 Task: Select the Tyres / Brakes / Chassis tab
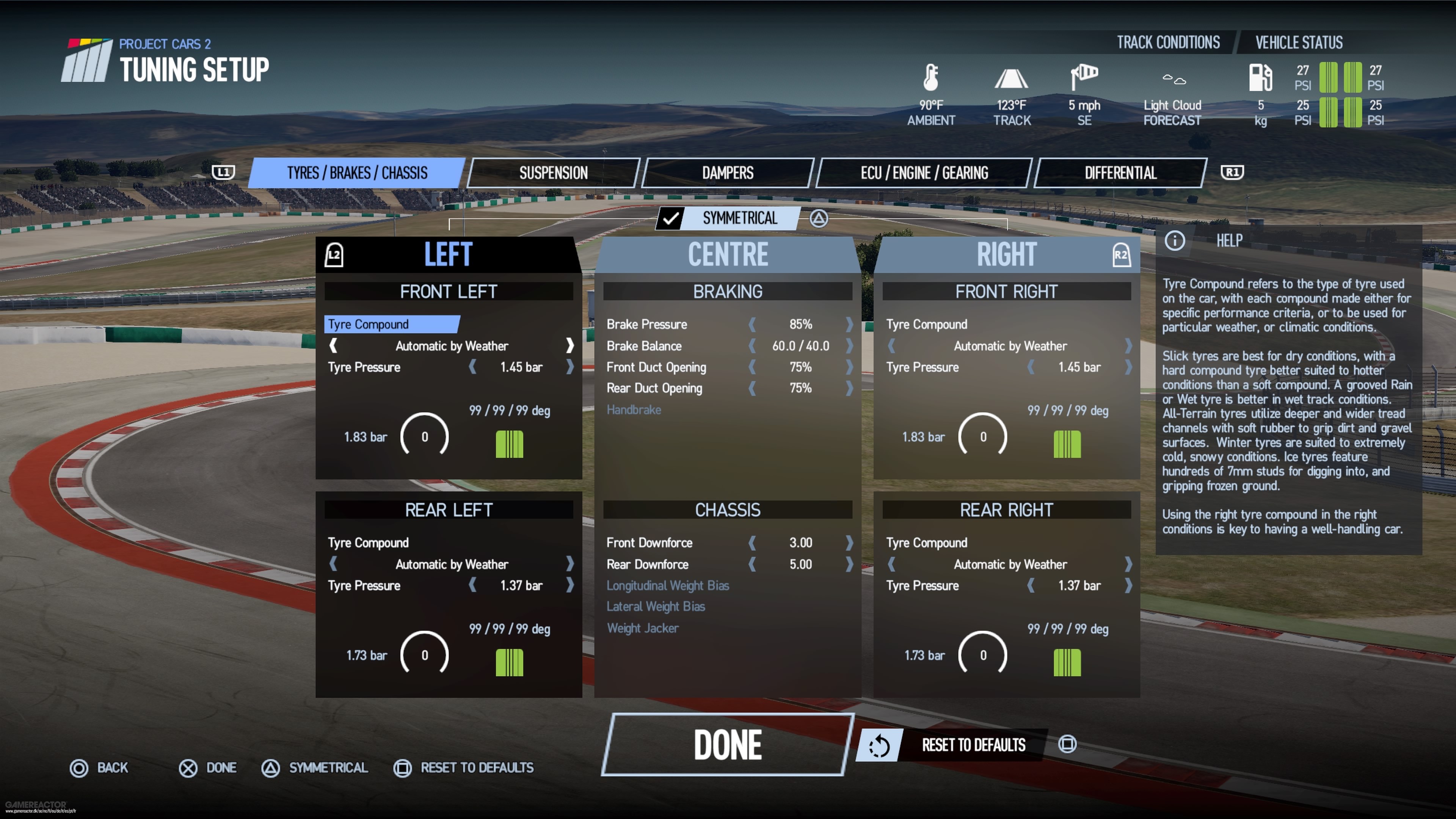pos(357,173)
